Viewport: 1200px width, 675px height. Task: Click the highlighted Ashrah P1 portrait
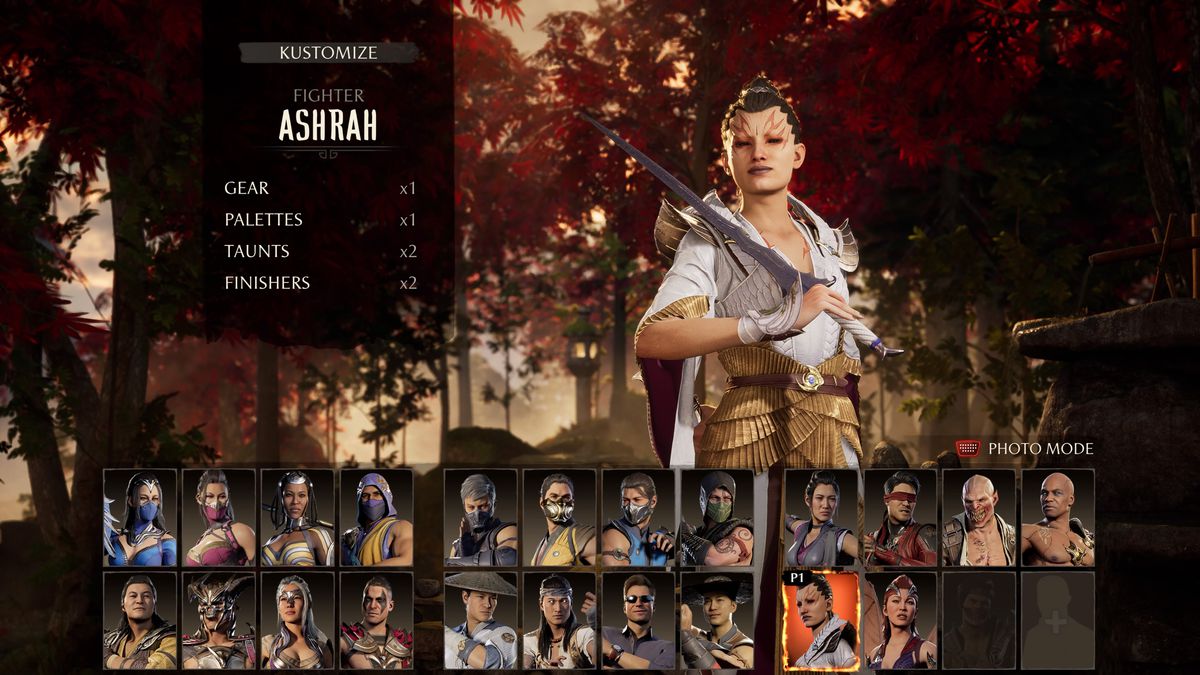(x=821, y=620)
